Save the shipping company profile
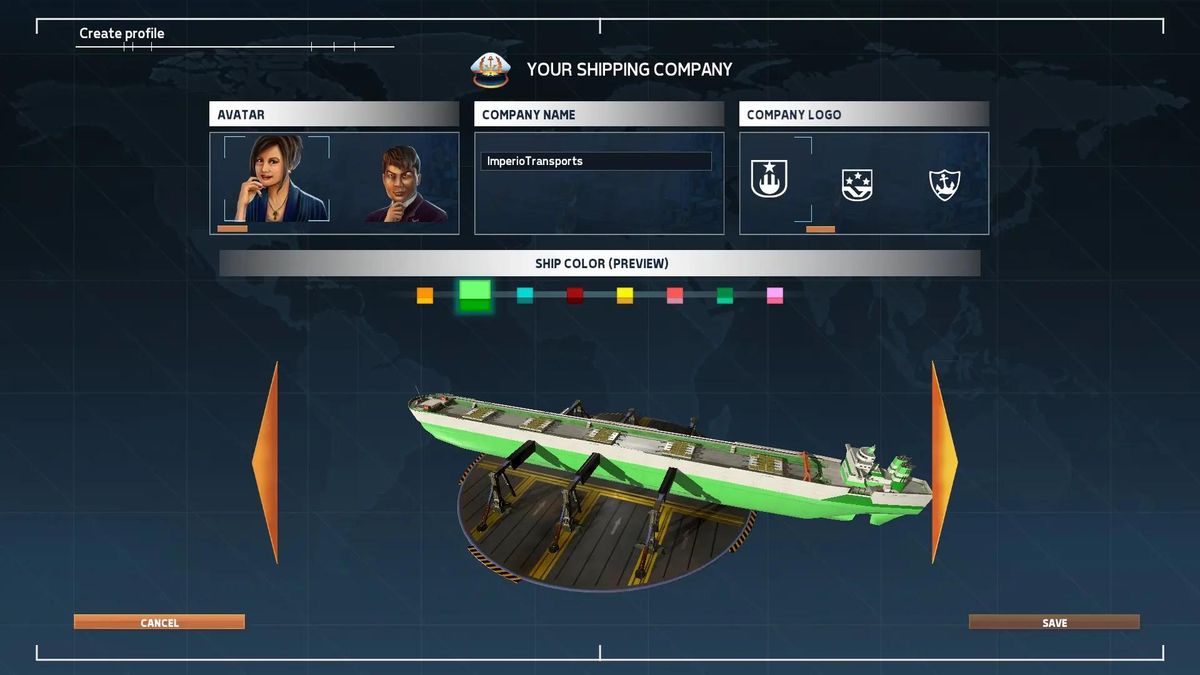The image size is (1200, 675). pyautogui.click(x=1054, y=622)
